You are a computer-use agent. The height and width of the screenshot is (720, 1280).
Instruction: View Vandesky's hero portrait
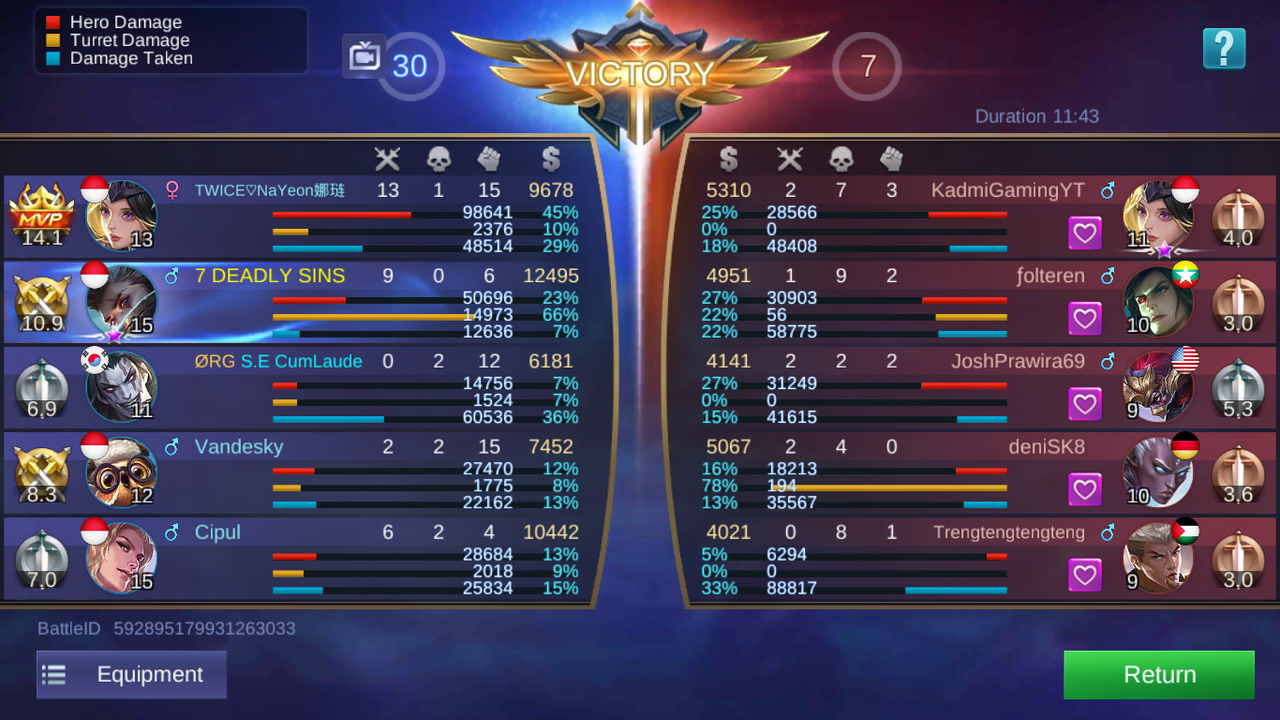click(121, 471)
